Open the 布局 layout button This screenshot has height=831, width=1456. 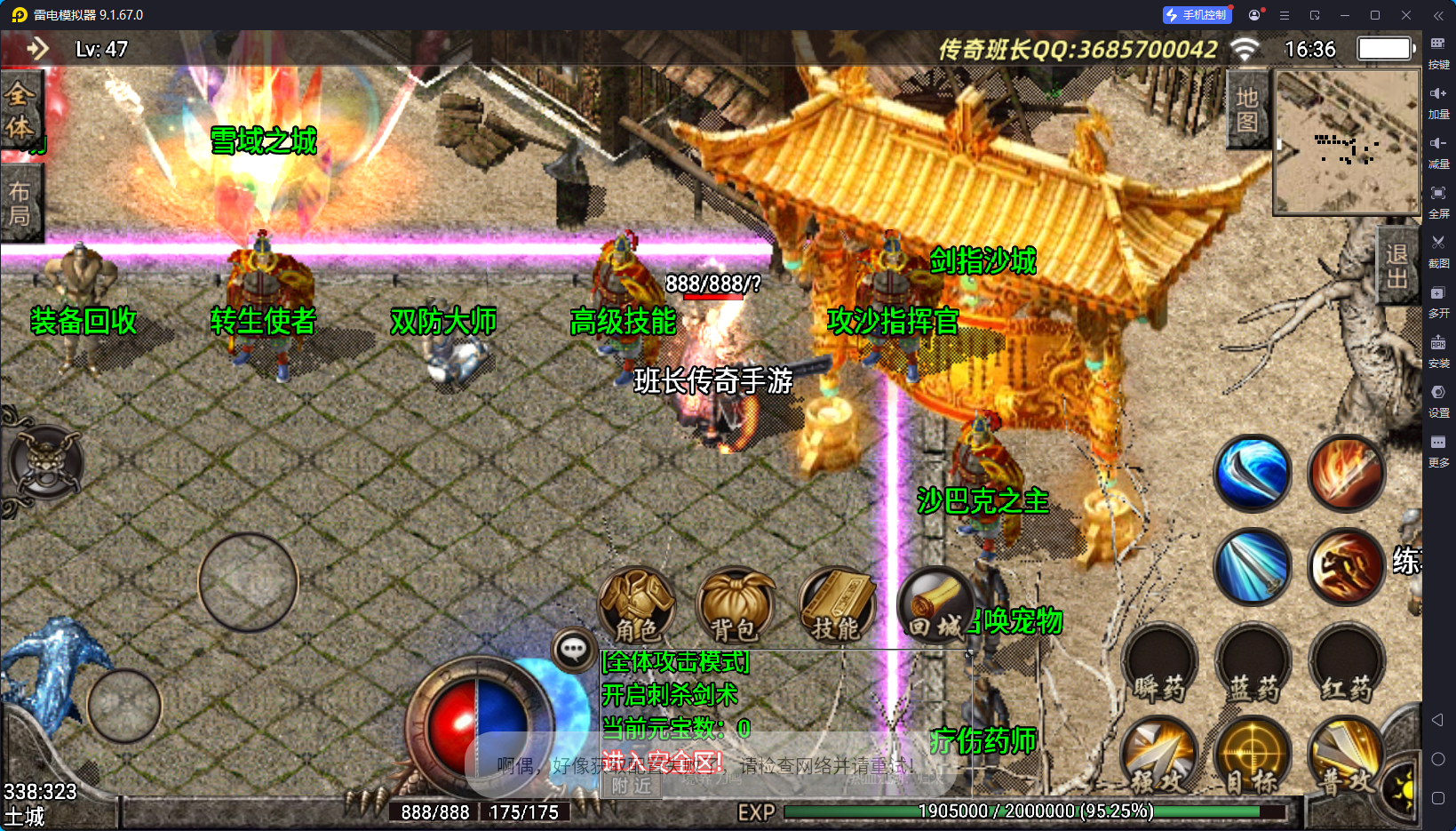click(x=20, y=204)
